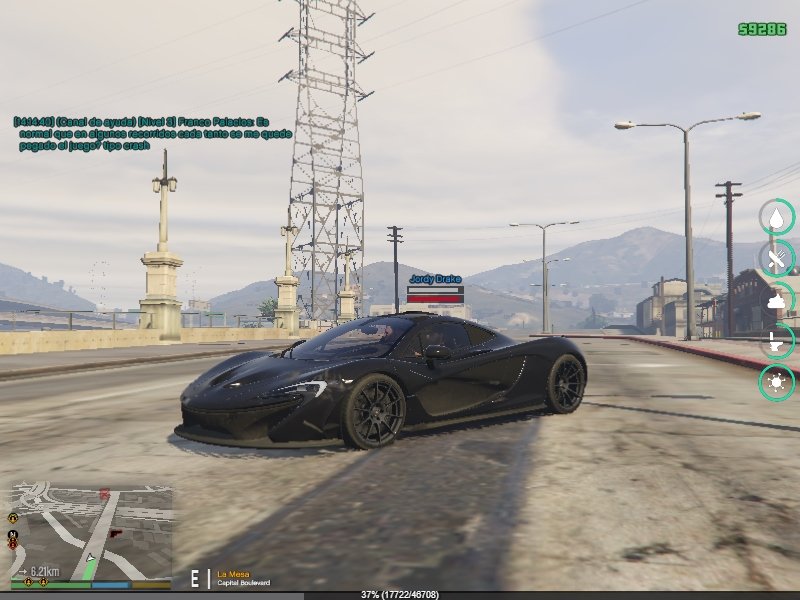Open the minimap

90,530
